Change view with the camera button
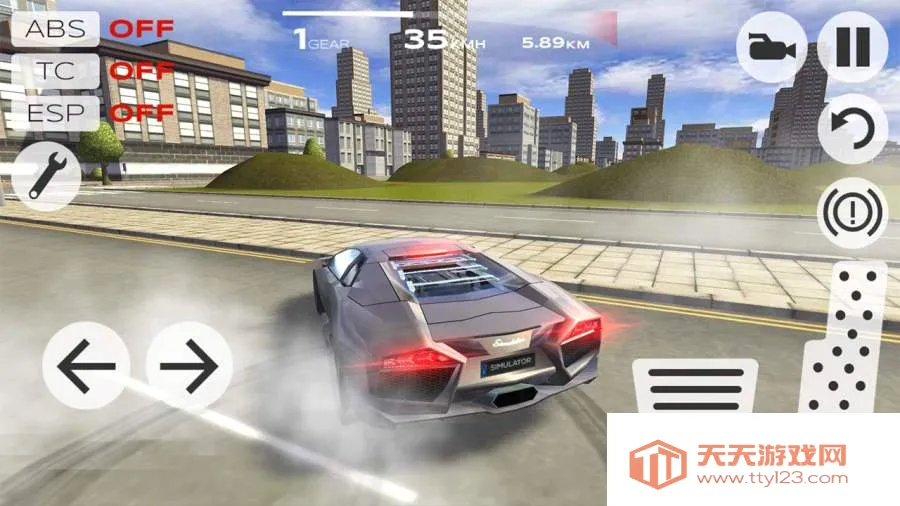Image resolution: width=900 pixels, height=506 pixels. (x=772, y=47)
